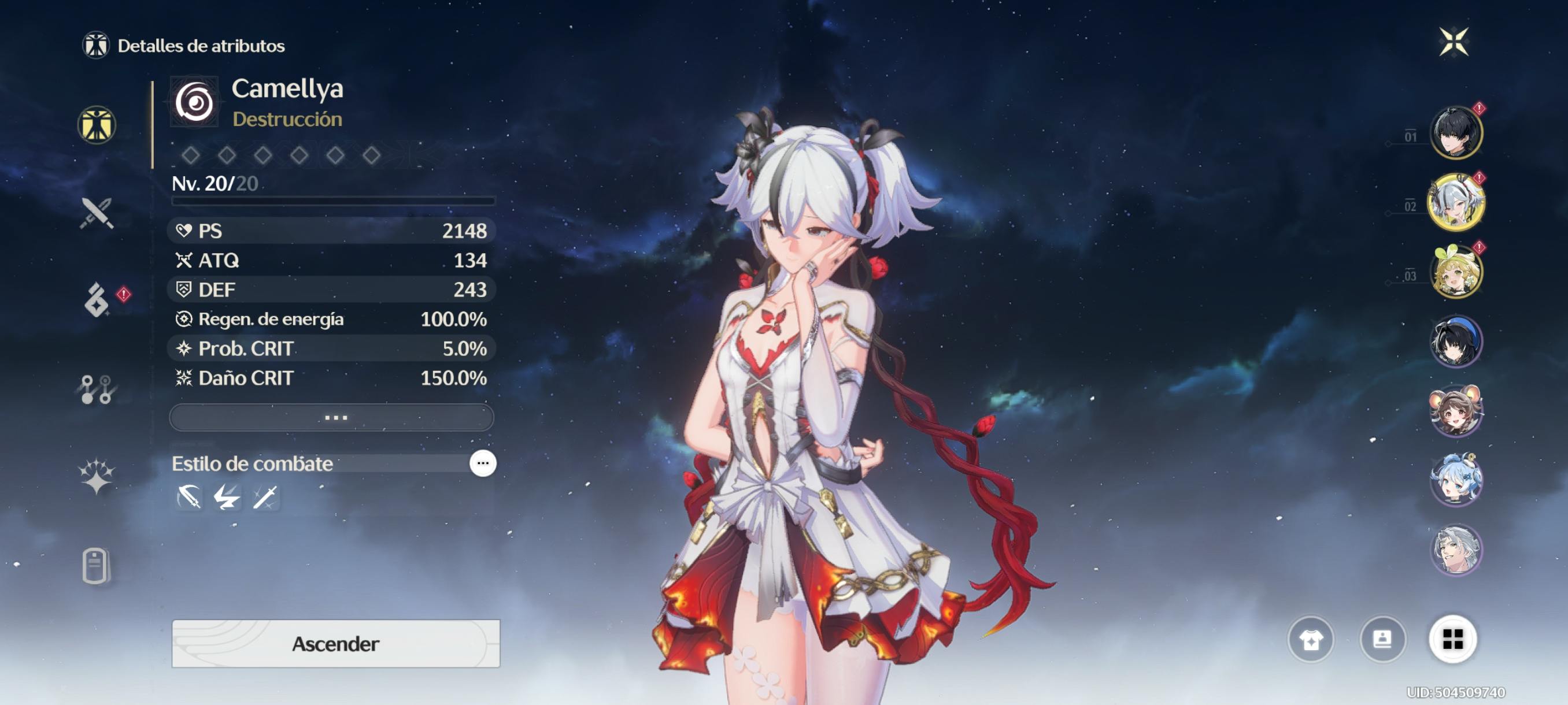Open the character profile card button
The image size is (1568, 705).
point(1382,639)
